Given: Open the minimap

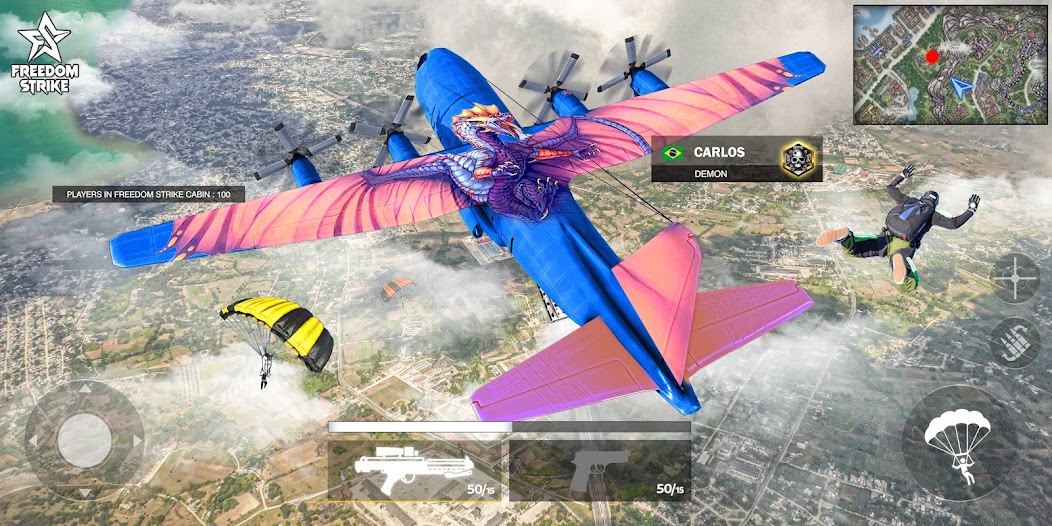Looking at the screenshot, I should click(x=948, y=64).
